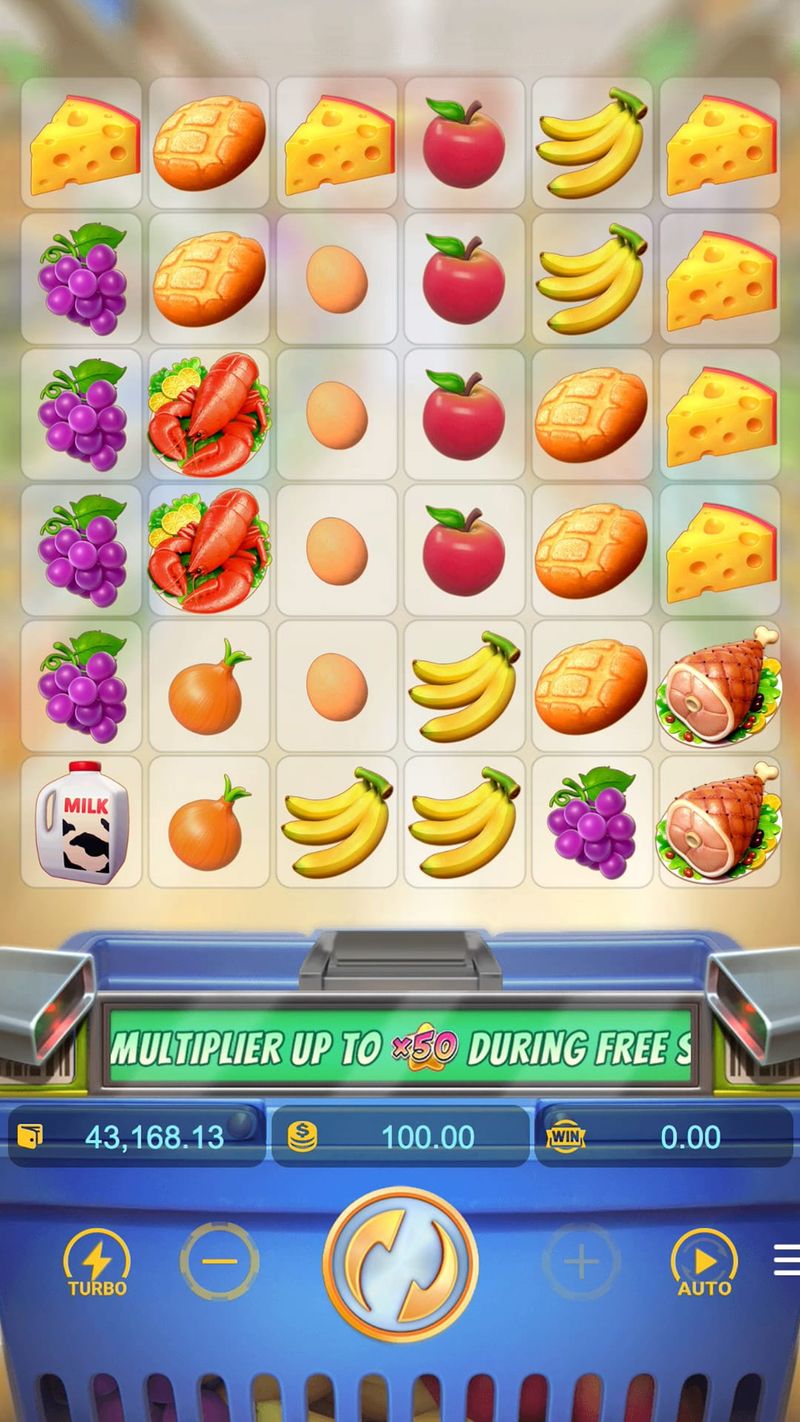Screen dimensions: 800x1422
Task: Open the Auto spin options
Action: tap(703, 1262)
